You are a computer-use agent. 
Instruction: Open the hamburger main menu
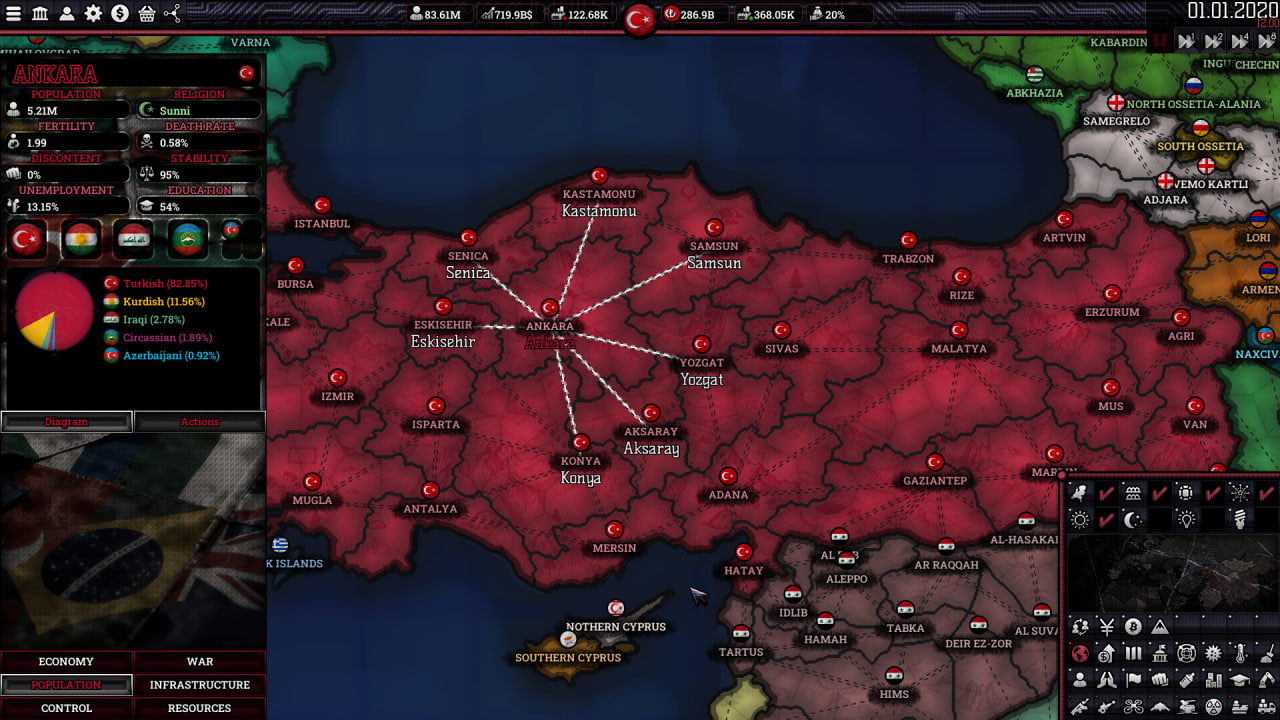click(x=14, y=14)
